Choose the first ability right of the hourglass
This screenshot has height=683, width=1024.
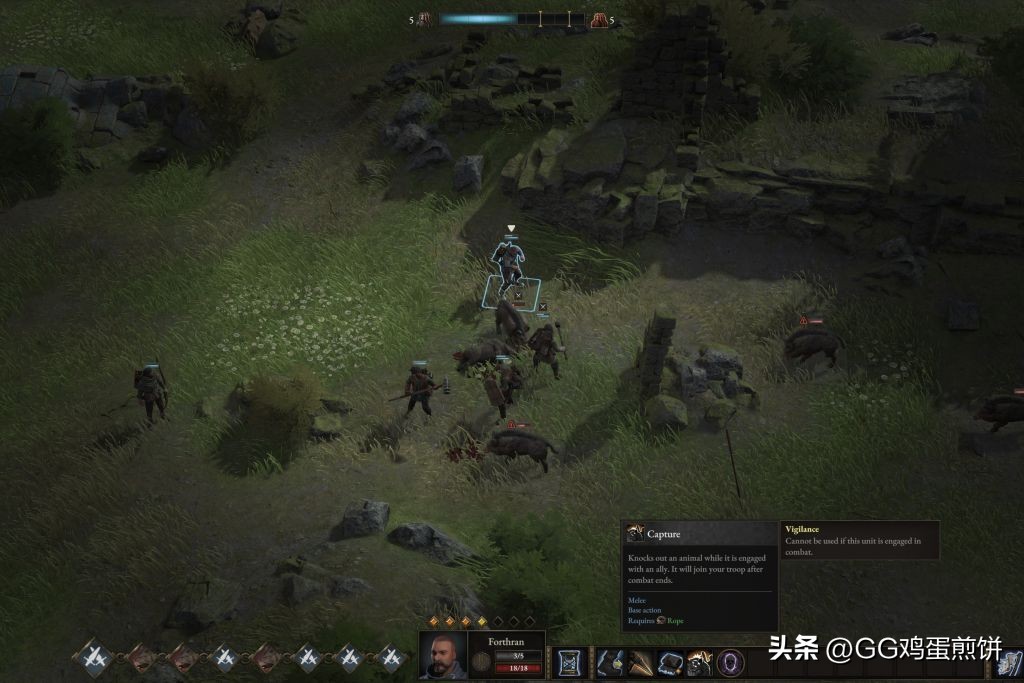tap(610, 662)
